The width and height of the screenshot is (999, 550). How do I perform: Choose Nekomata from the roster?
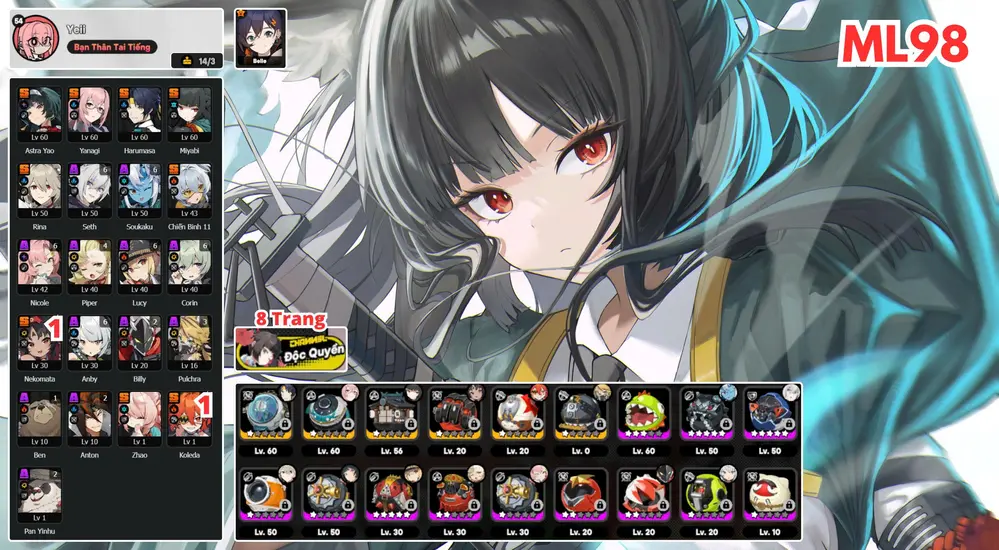tap(40, 340)
